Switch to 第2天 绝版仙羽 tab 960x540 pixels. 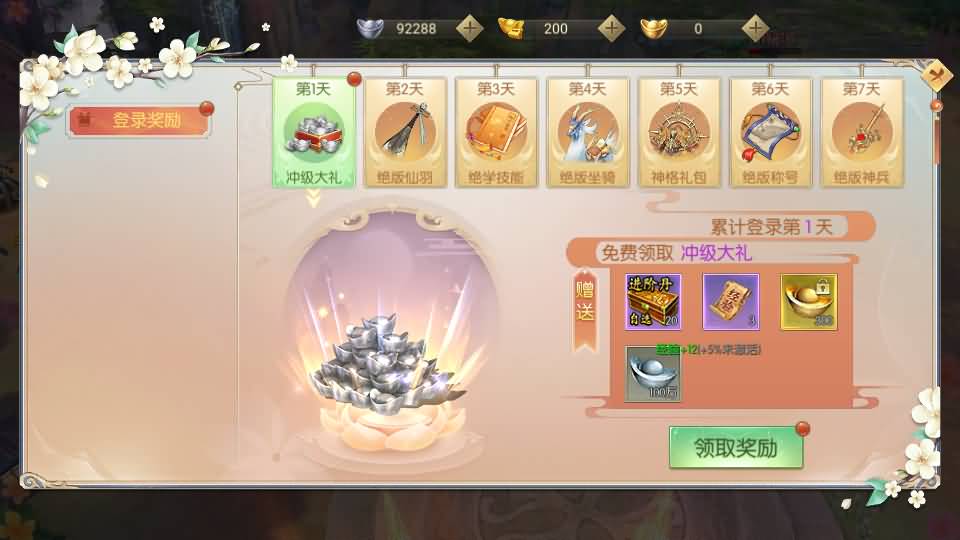(x=405, y=132)
